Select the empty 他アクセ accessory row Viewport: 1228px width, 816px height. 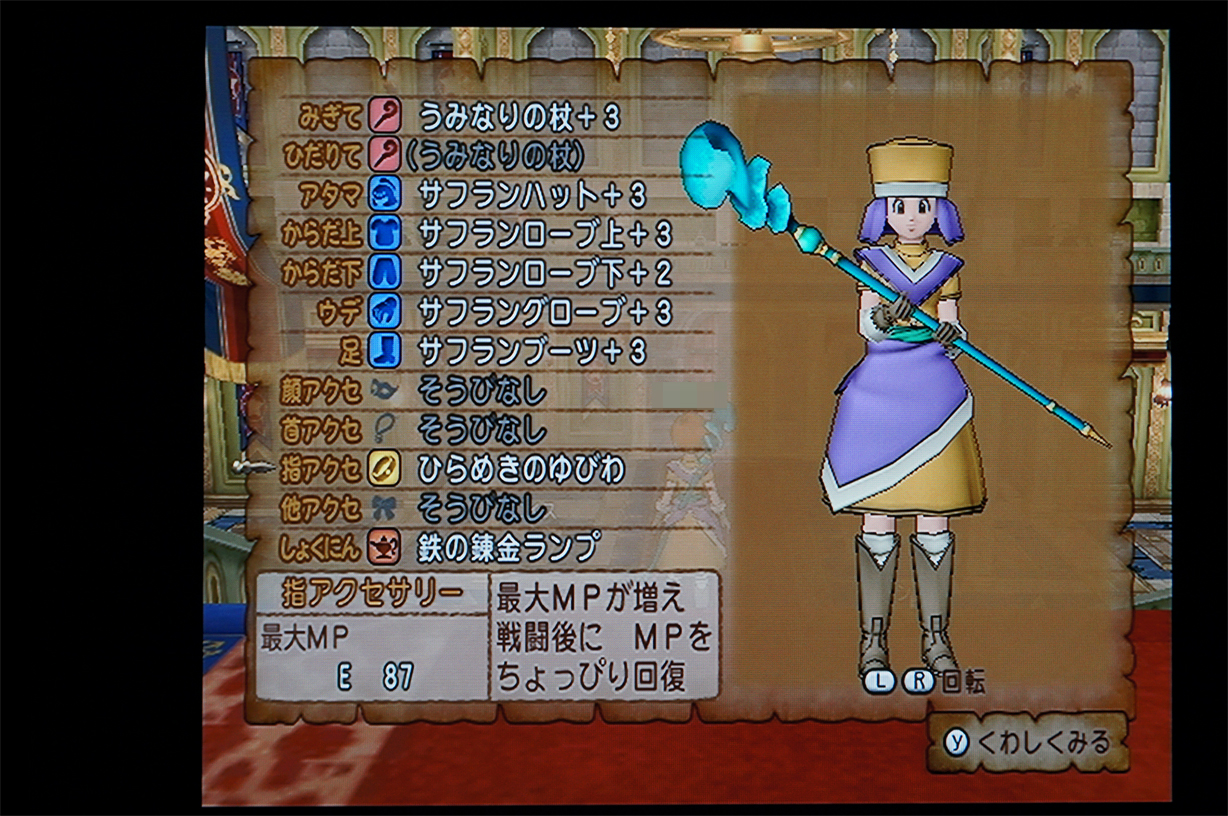482,508
